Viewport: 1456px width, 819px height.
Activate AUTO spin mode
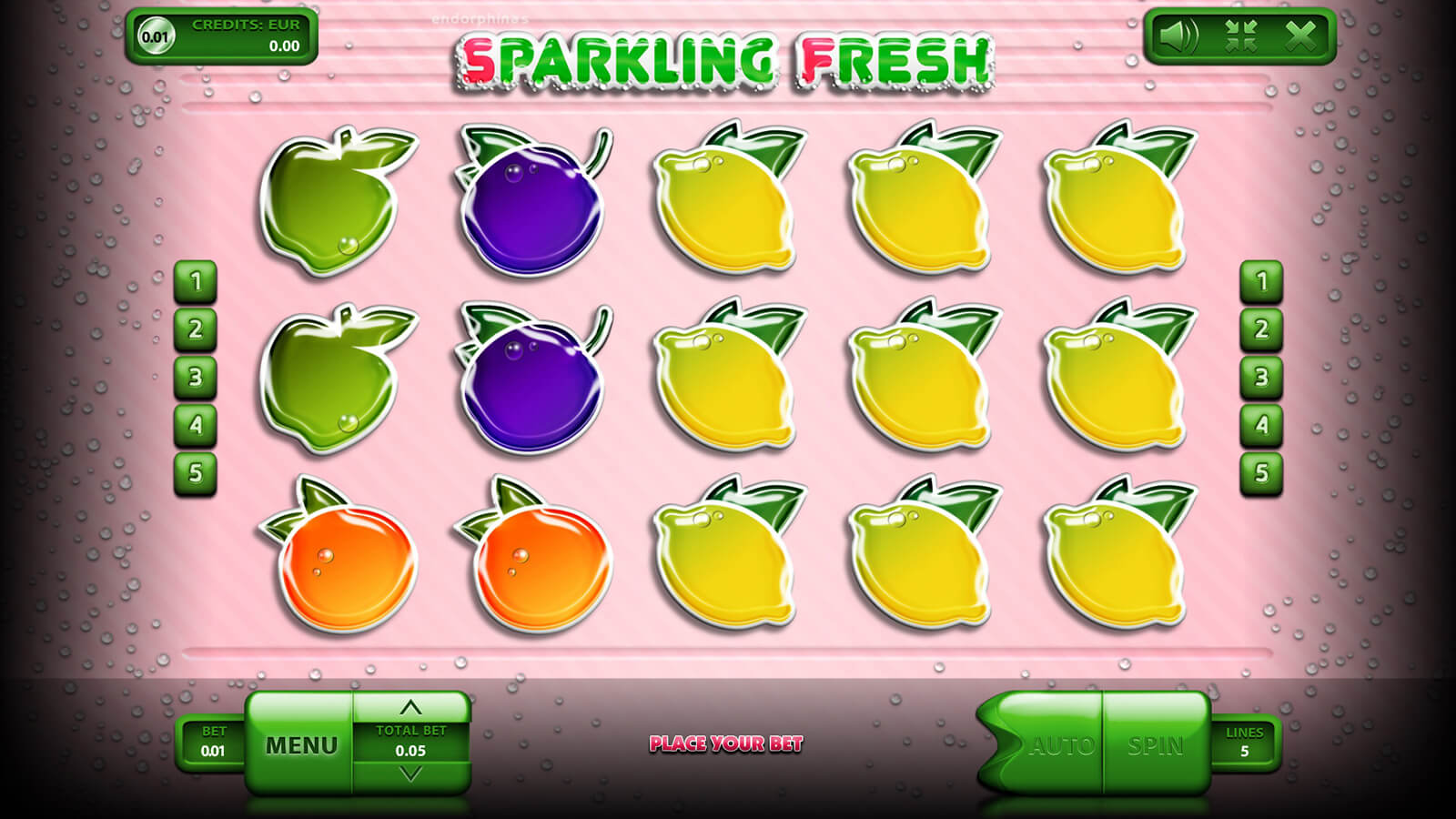1060,746
